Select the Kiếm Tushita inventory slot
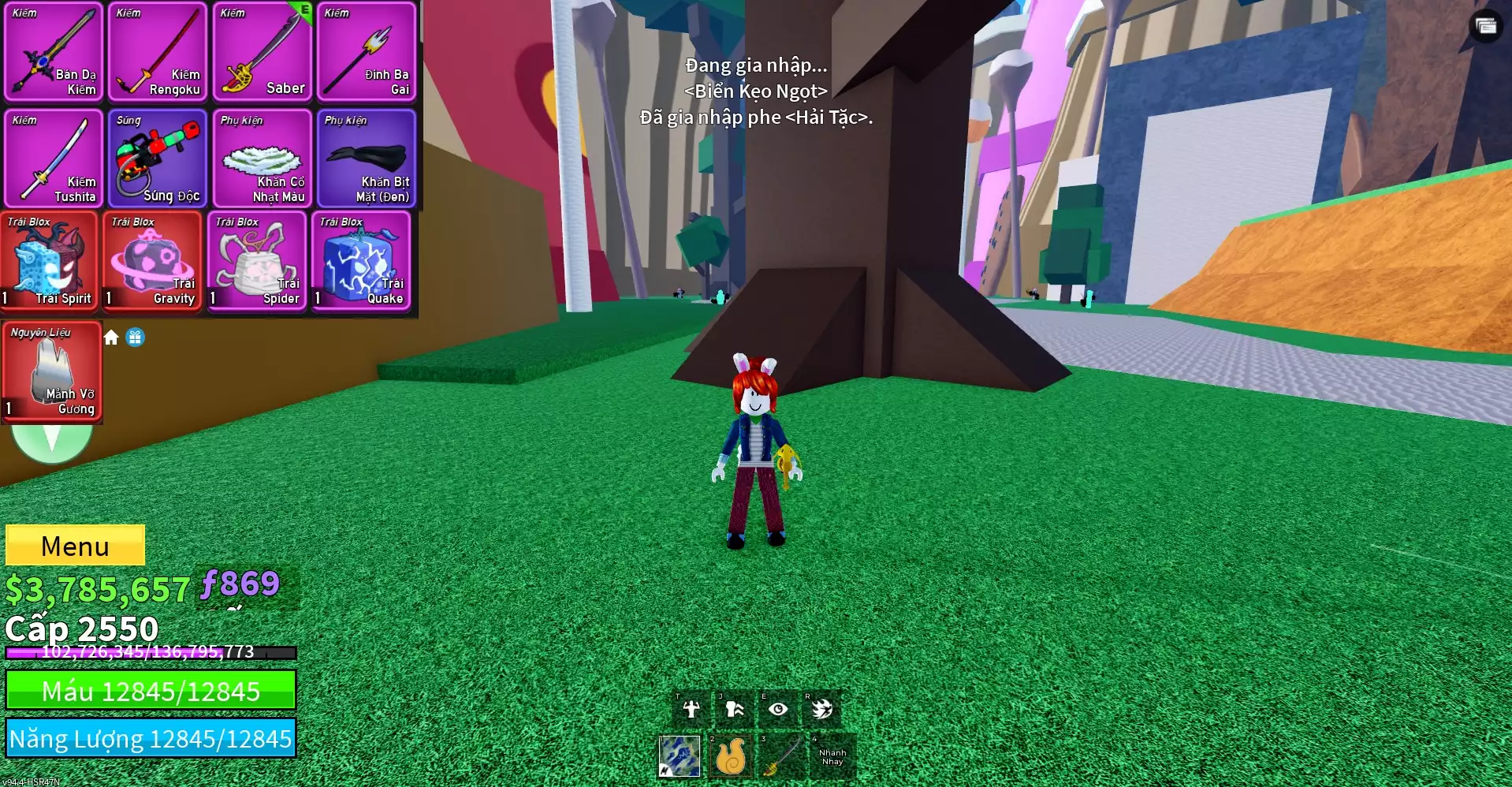 click(54, 159)
